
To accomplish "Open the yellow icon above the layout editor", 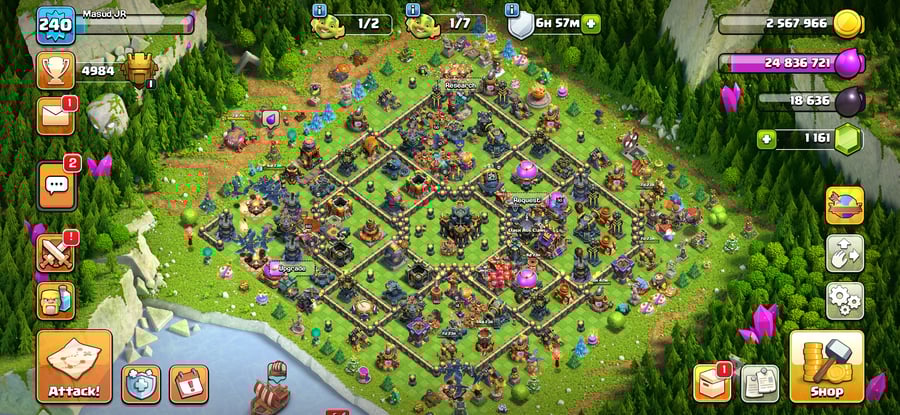I will coord(844,206).
